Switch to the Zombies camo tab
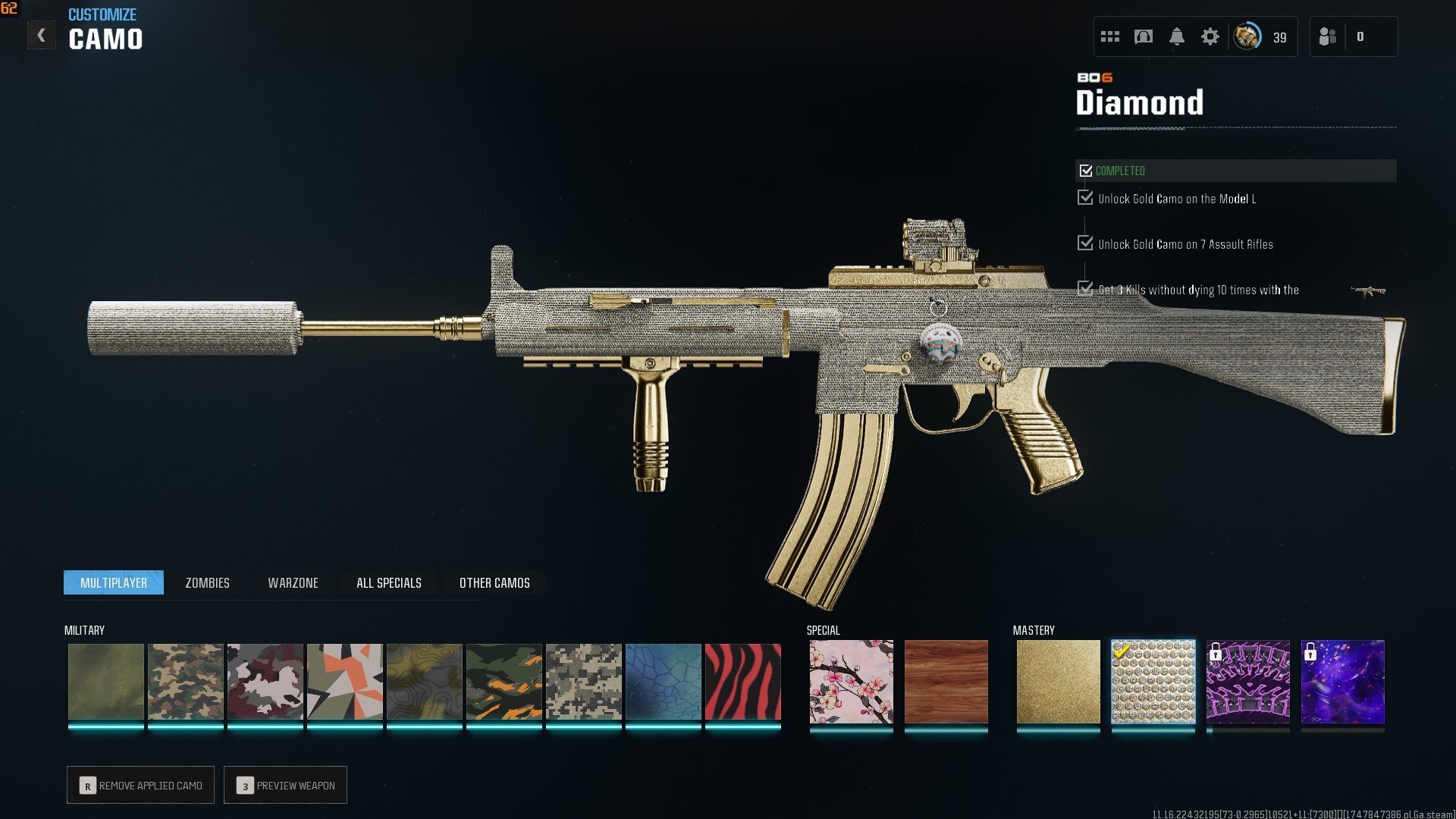The width and height of the screenshot is (1456, 819). click(x=207, y=582)
